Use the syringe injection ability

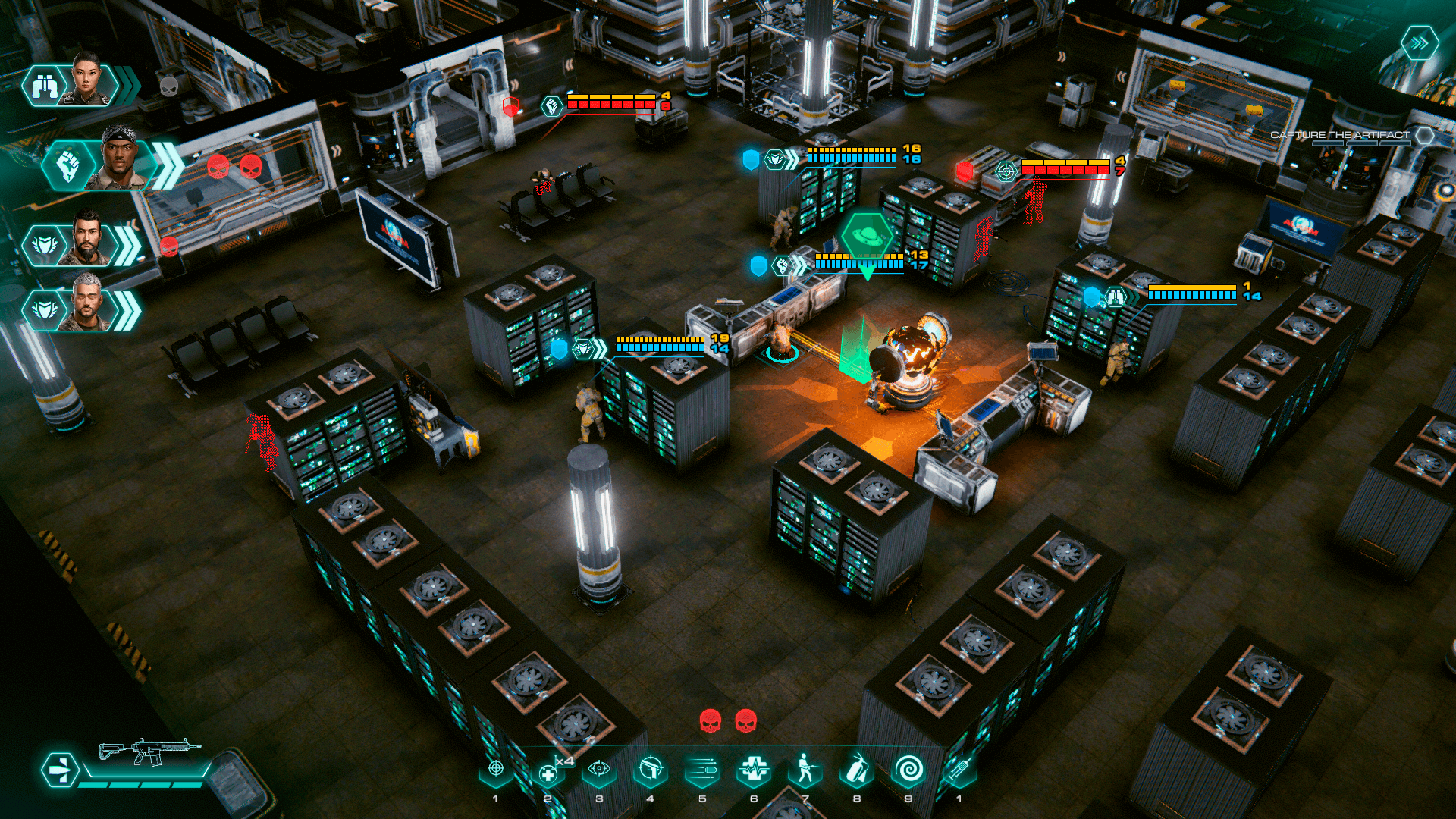pyautogui.click(x=959, y=770)
